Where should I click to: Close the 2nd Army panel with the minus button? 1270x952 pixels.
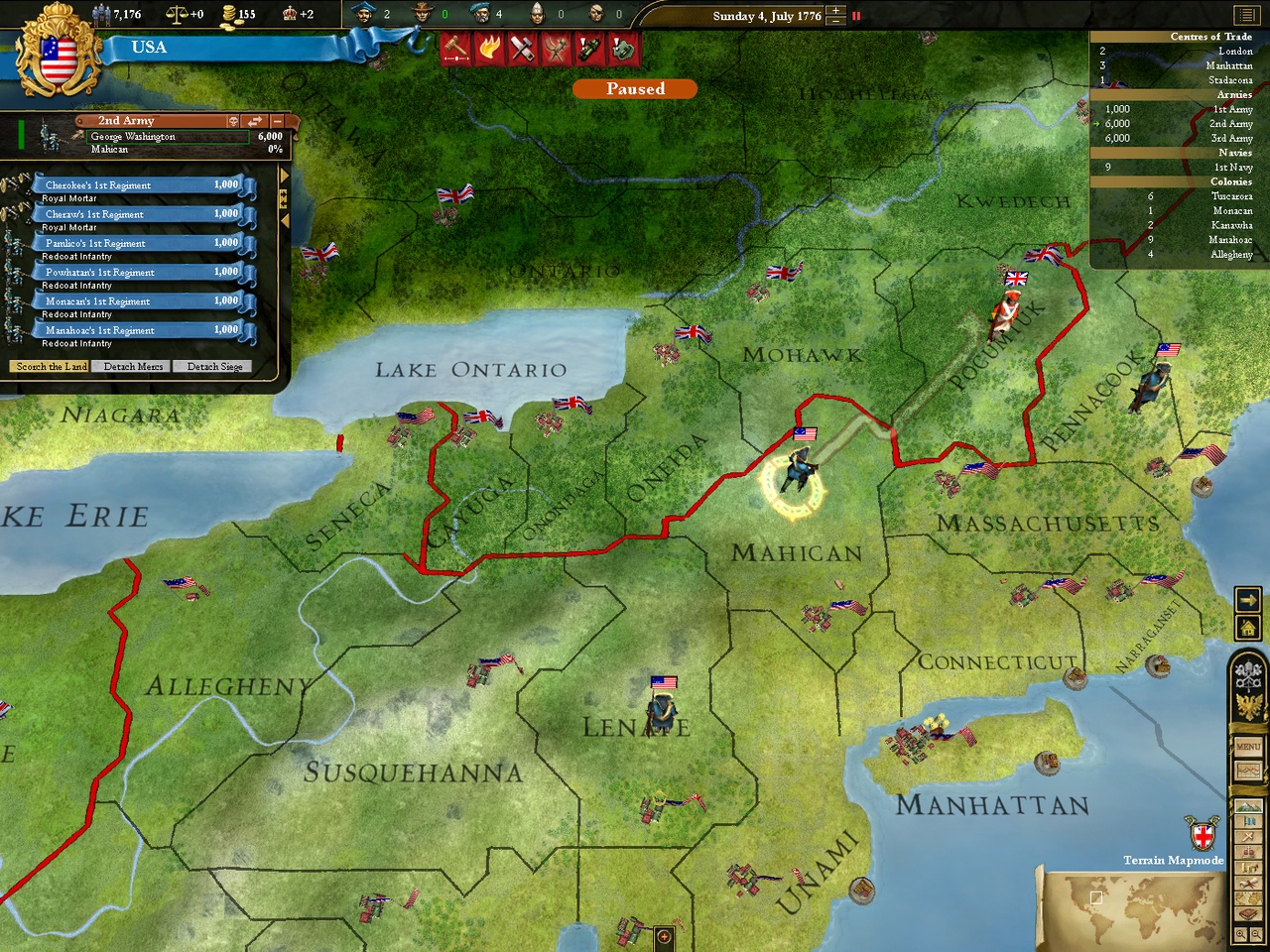pos(277,121)
